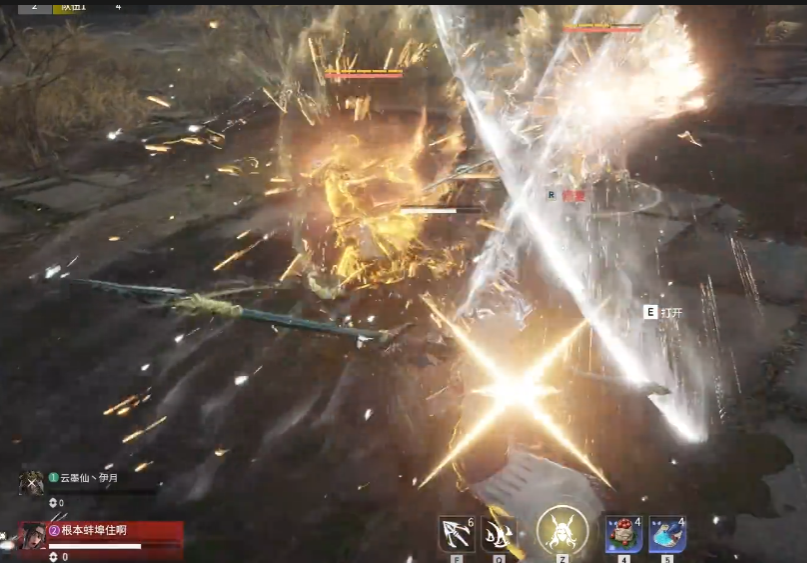Screen dimensions: 807x563
Task: Activate the grappling hook skill icon
Action: coord(457,534)
